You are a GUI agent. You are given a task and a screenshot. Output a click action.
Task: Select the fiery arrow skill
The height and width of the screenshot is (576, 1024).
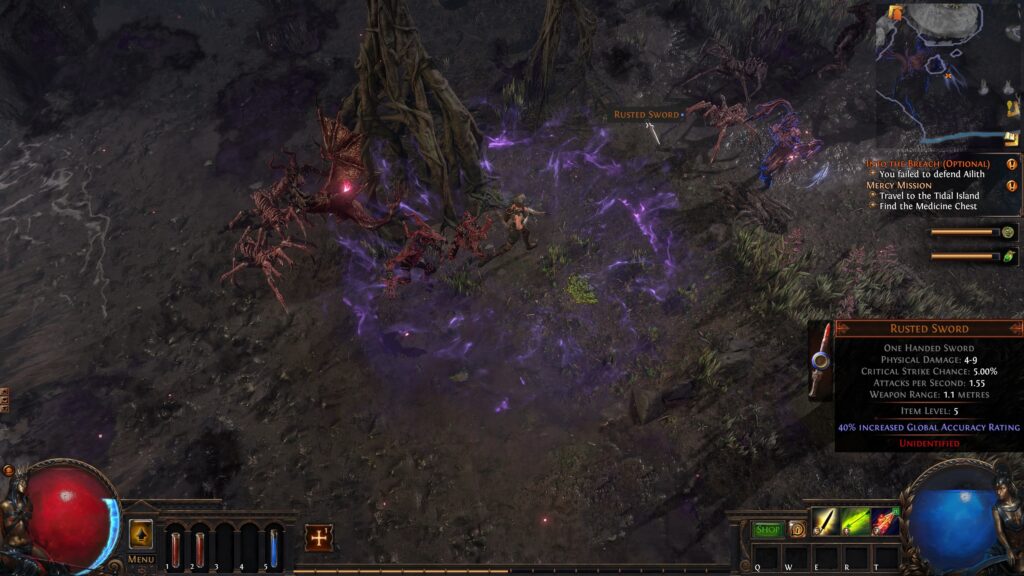885,521
